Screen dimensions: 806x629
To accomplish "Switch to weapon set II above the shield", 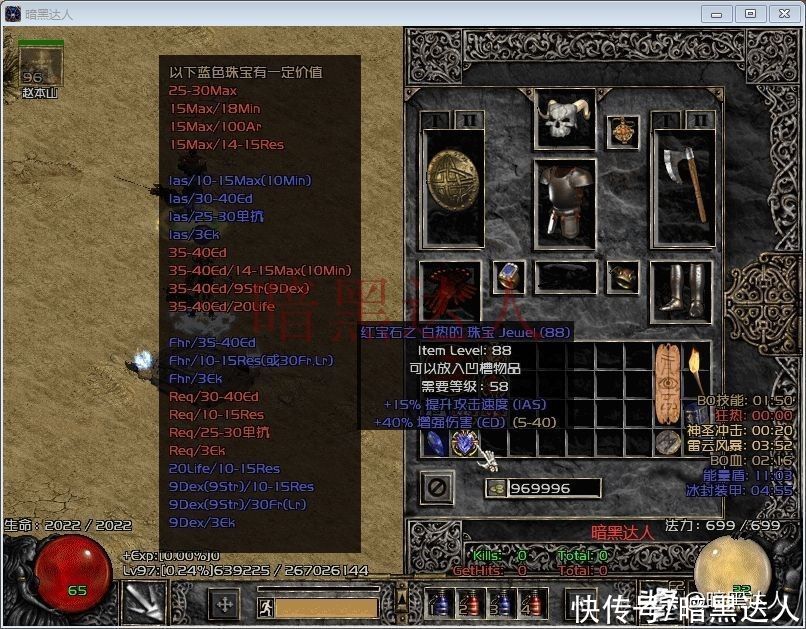I will point(469,121).
